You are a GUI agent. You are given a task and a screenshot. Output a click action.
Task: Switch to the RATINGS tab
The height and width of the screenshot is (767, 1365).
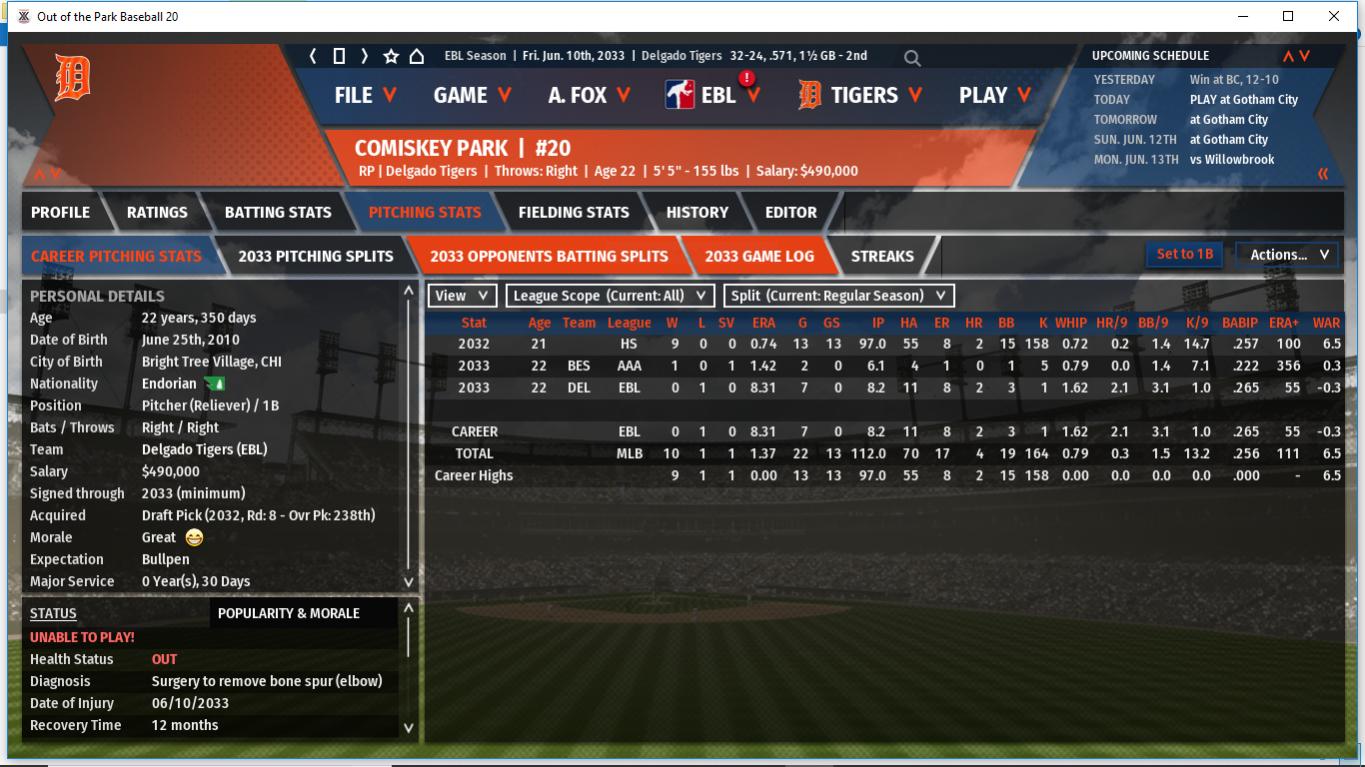(x=157, y=212)
